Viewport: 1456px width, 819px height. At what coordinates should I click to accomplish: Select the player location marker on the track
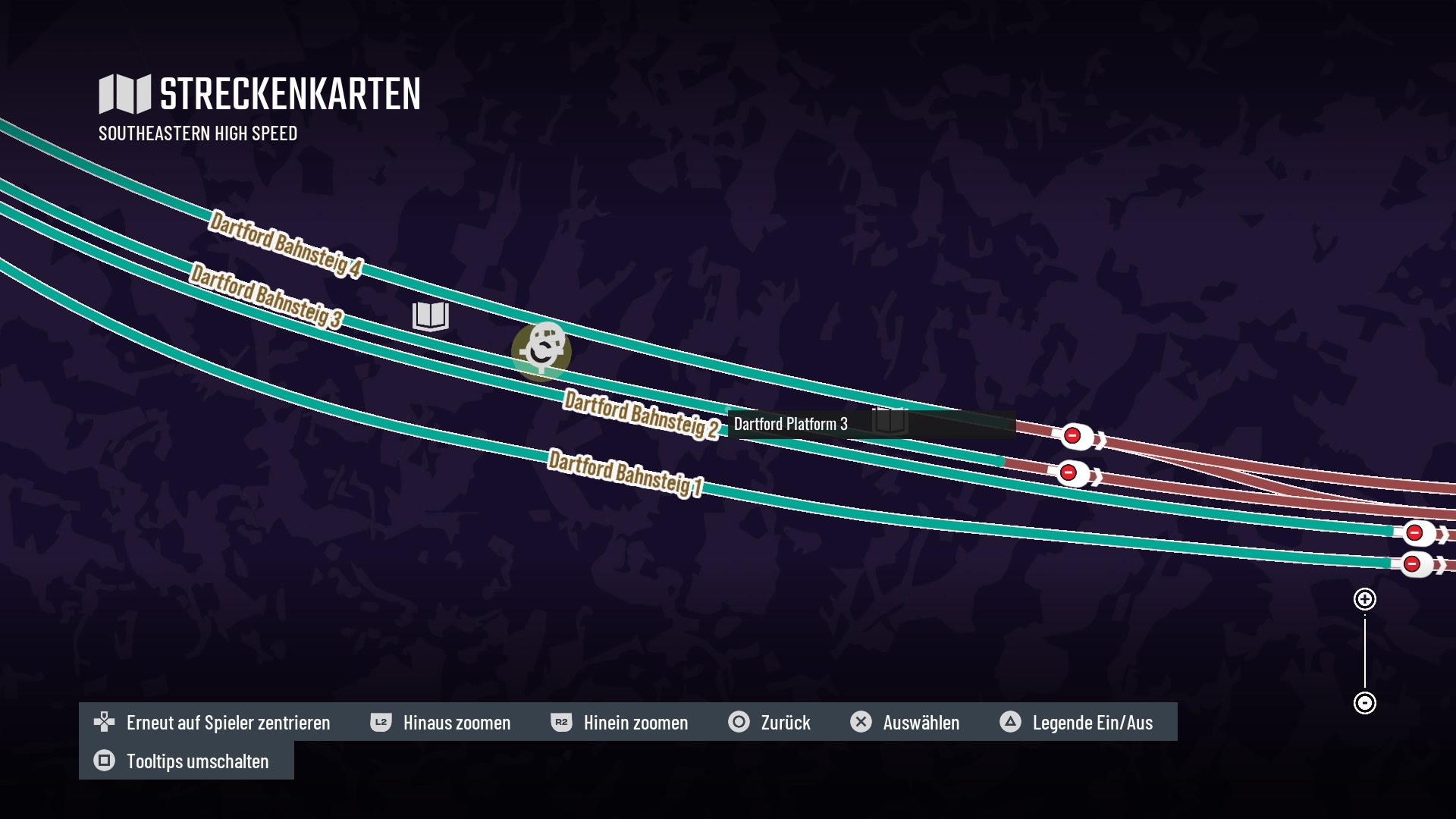541,351
